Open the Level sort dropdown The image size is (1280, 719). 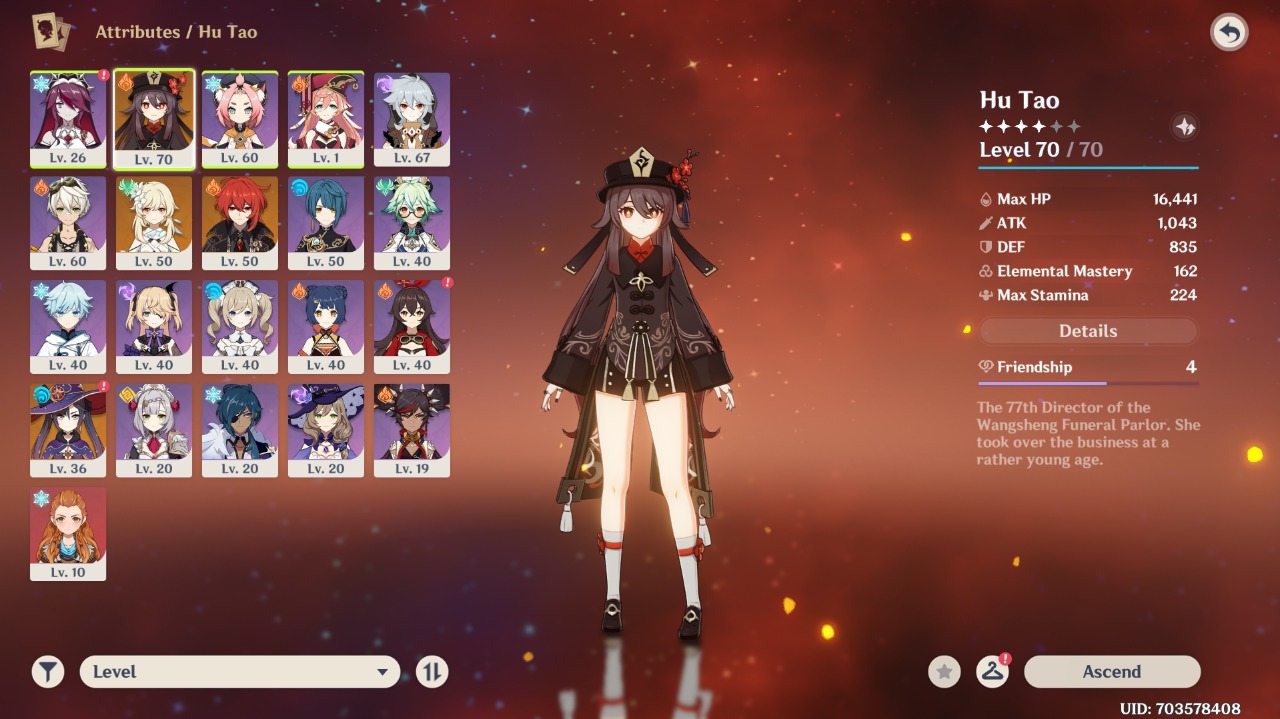(240, 672)
